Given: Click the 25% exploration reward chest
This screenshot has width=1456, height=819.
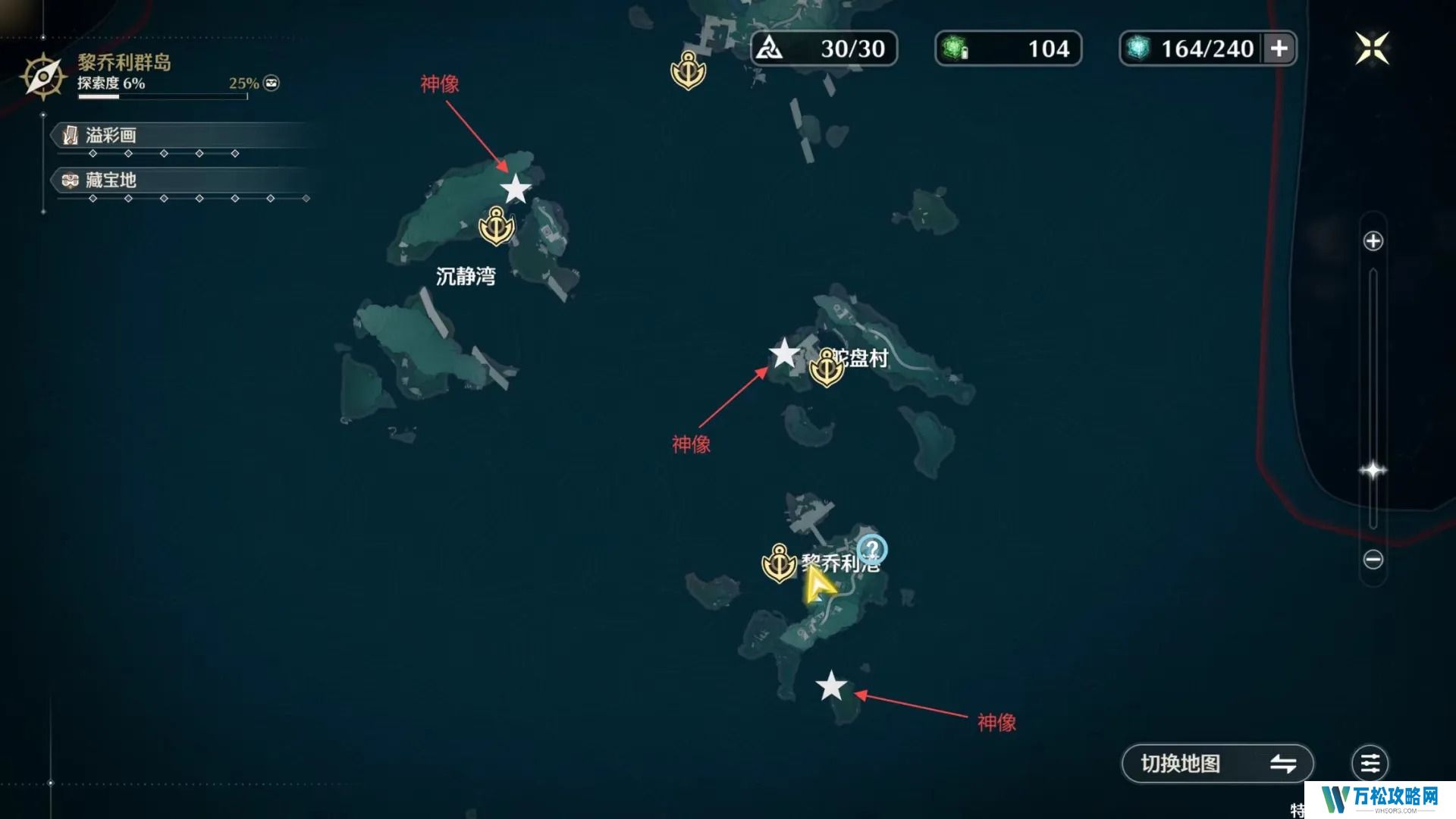Looking at the screenshot, I should tap(271, 83).
